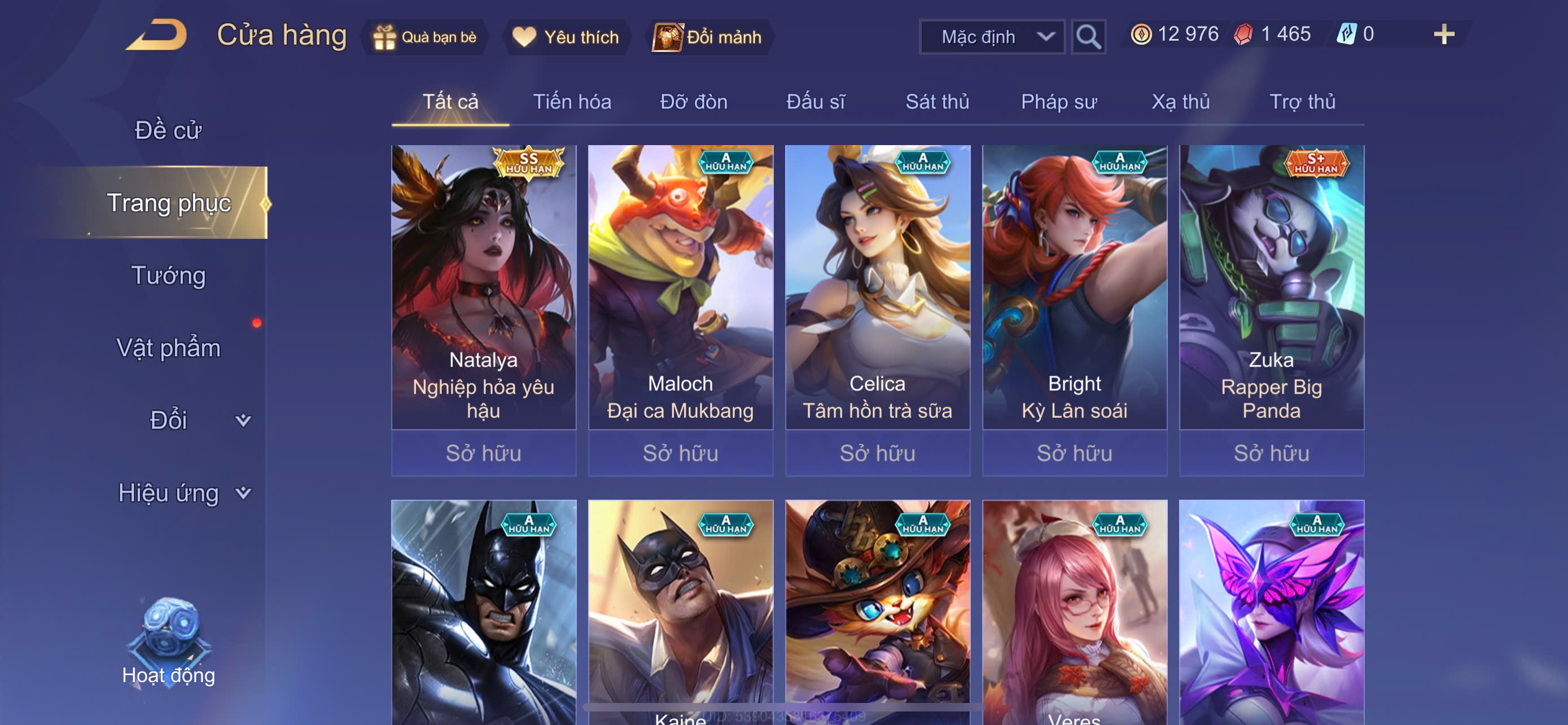1568x725 pixels.
Task: Go back with the golden arrow button
Action: coord(157,36)
